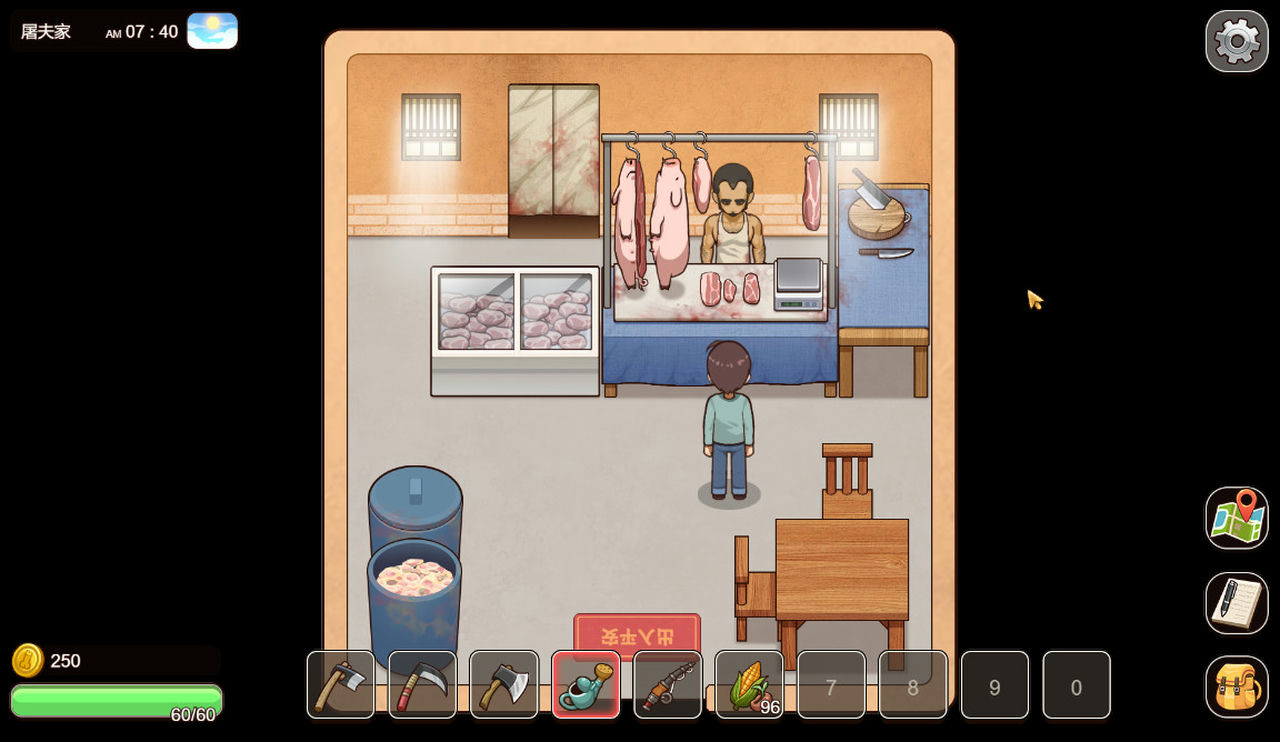The width and height of the screenshot is (1280, 742).
Task: Open the map icon on the right sidebar
Action: click(1237, 517)
